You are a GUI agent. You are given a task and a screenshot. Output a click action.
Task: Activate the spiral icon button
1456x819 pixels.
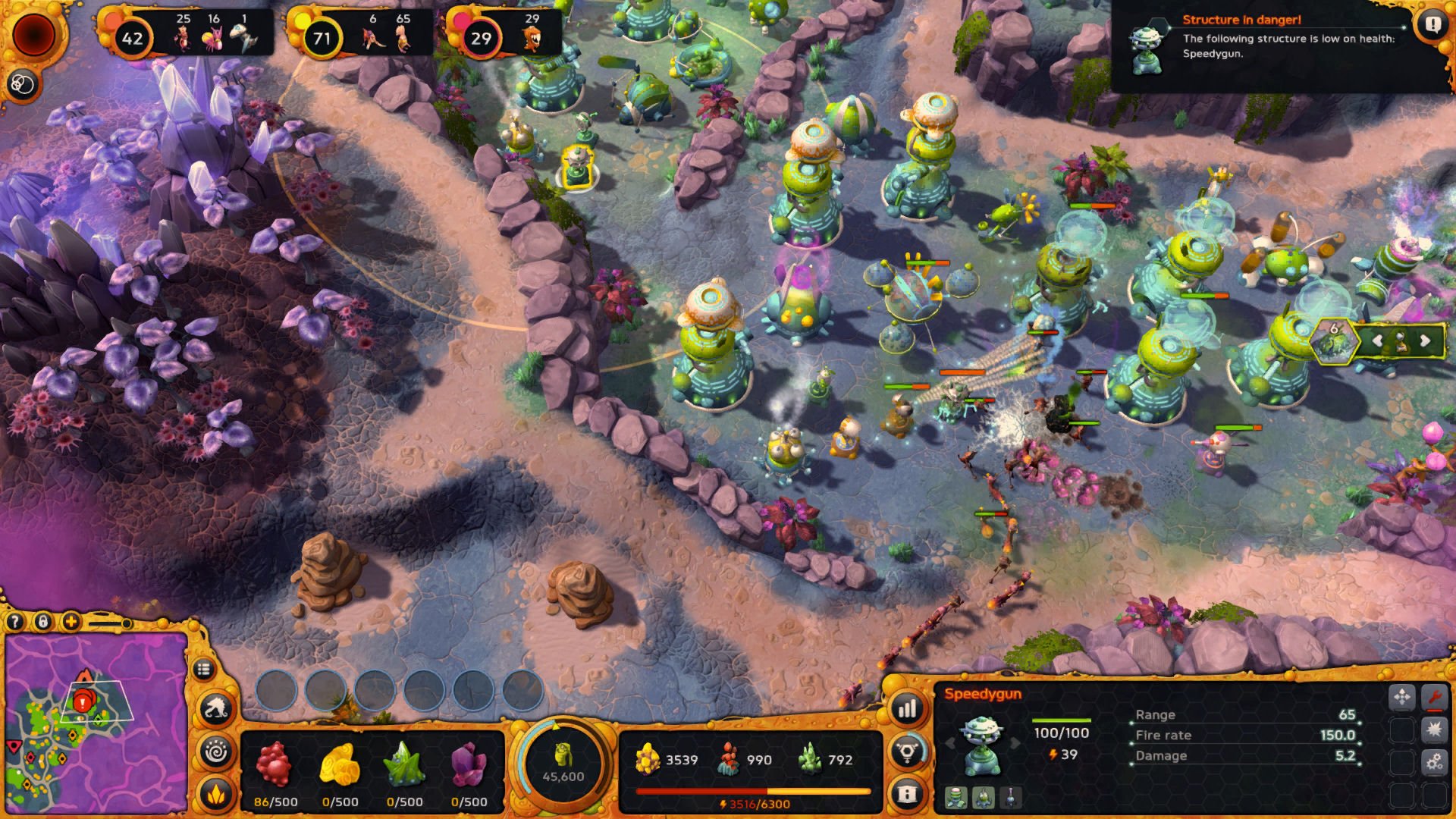[216, 752]
